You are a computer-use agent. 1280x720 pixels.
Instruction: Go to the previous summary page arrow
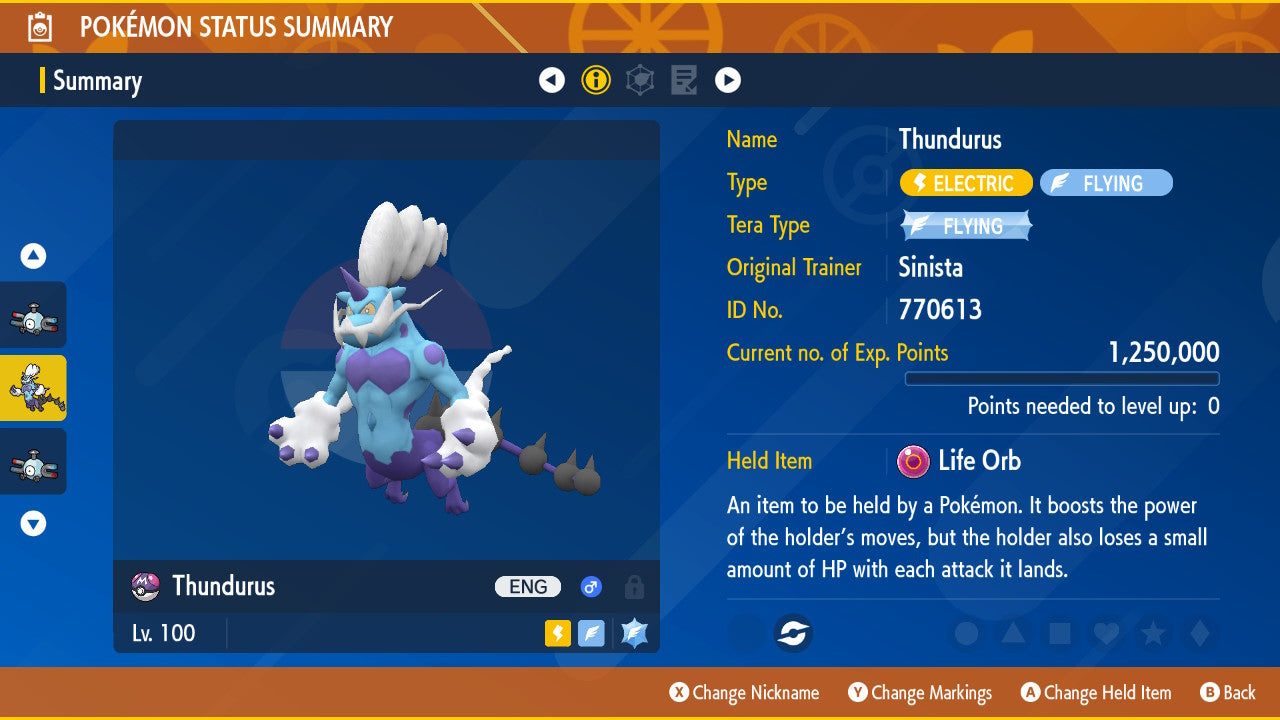pyautogui.click(x=552, y=80)
